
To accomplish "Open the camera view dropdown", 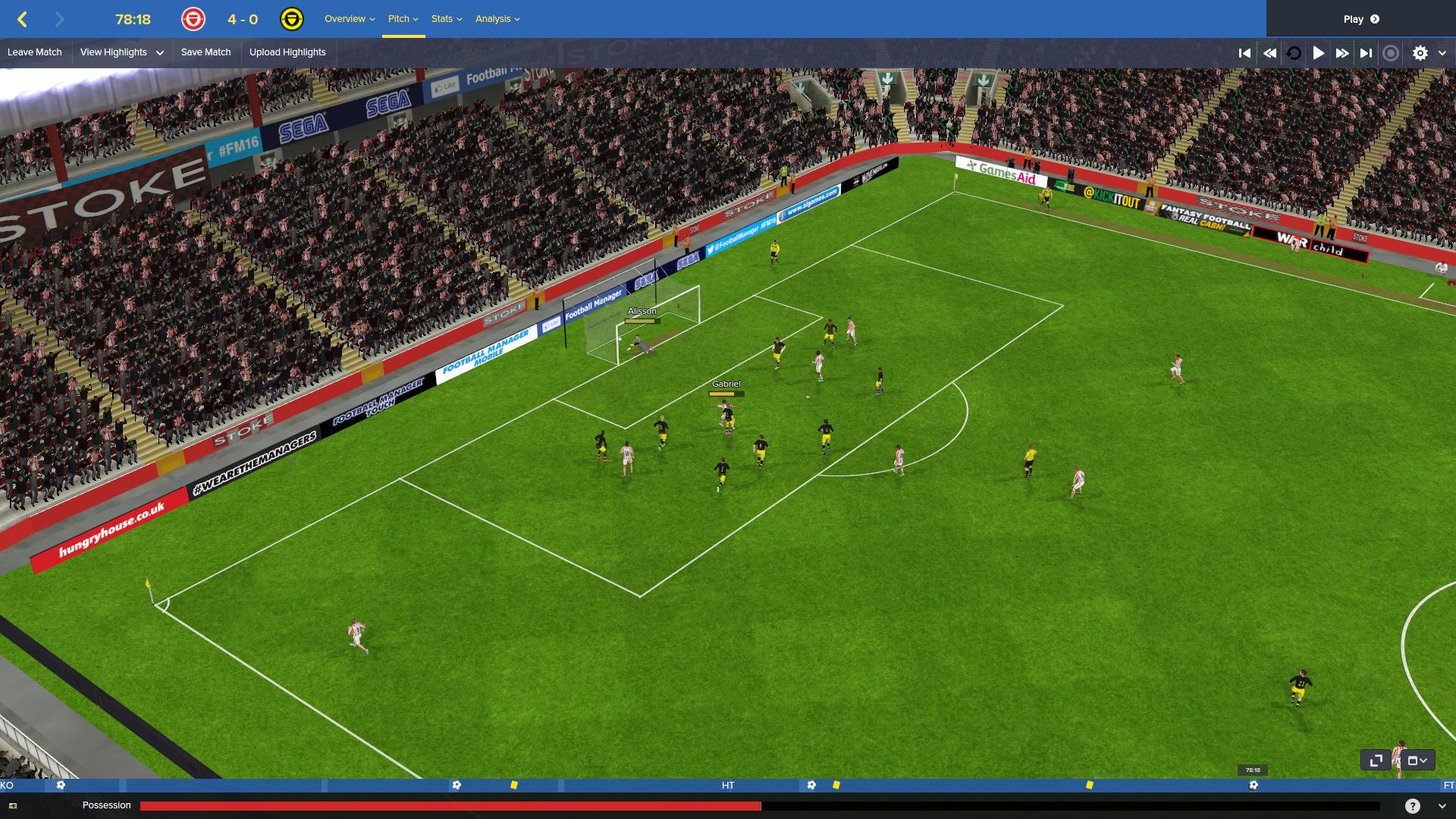I will (1417, 760).
